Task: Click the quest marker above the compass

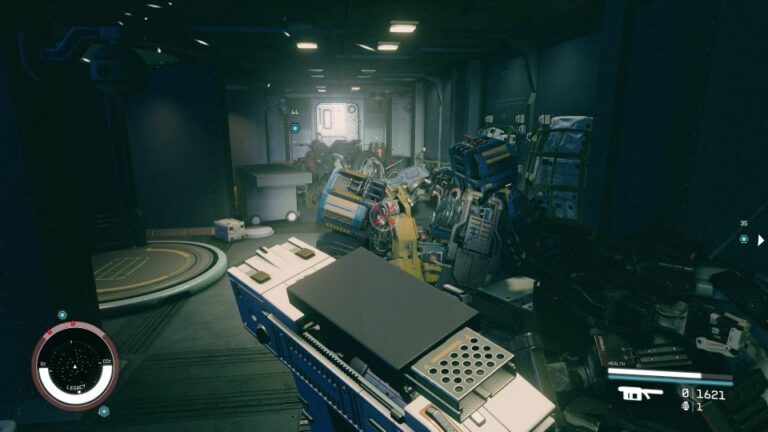Action: coord(62,315)
